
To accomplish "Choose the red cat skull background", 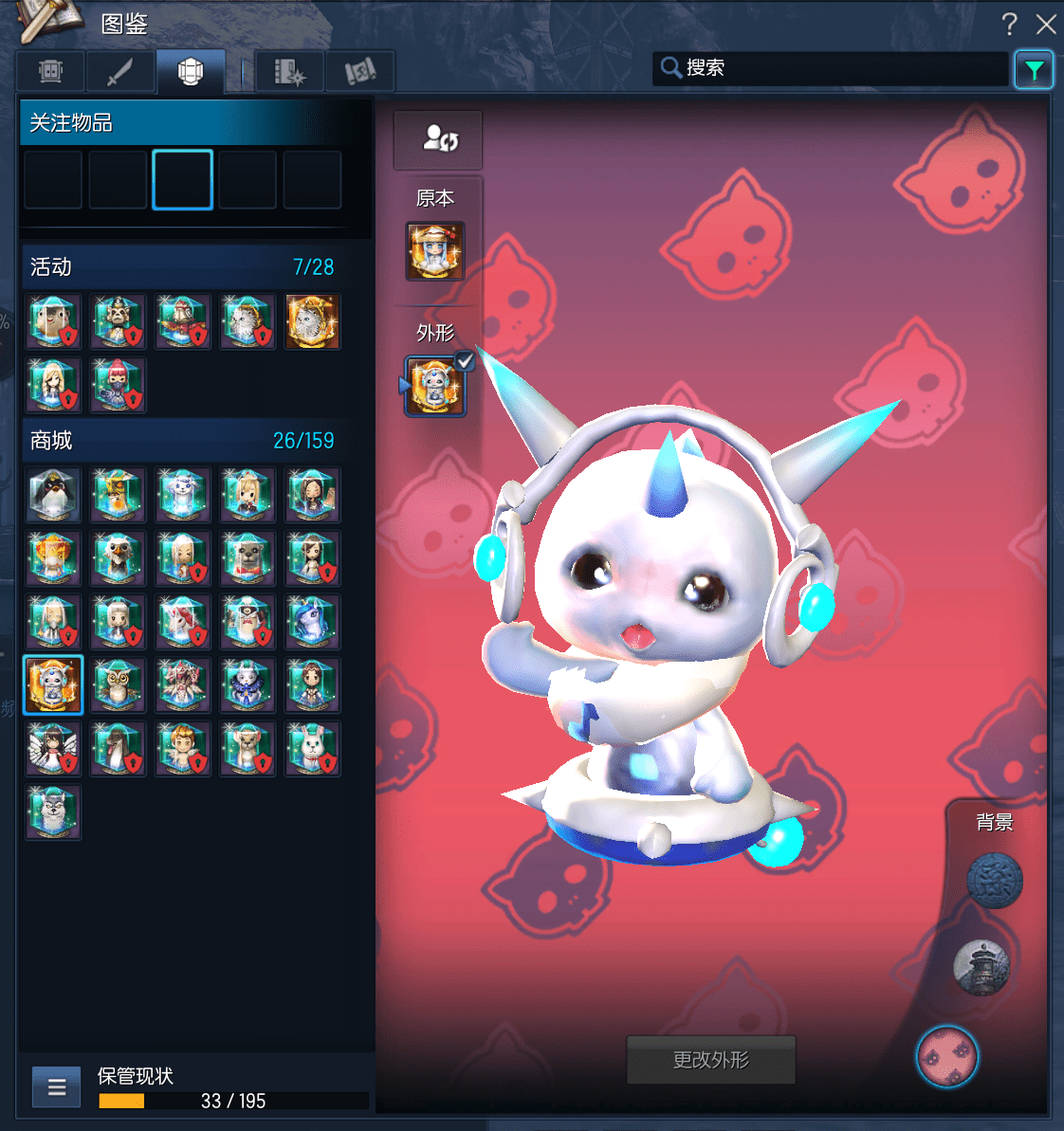I will click(x=947, y=1056).
